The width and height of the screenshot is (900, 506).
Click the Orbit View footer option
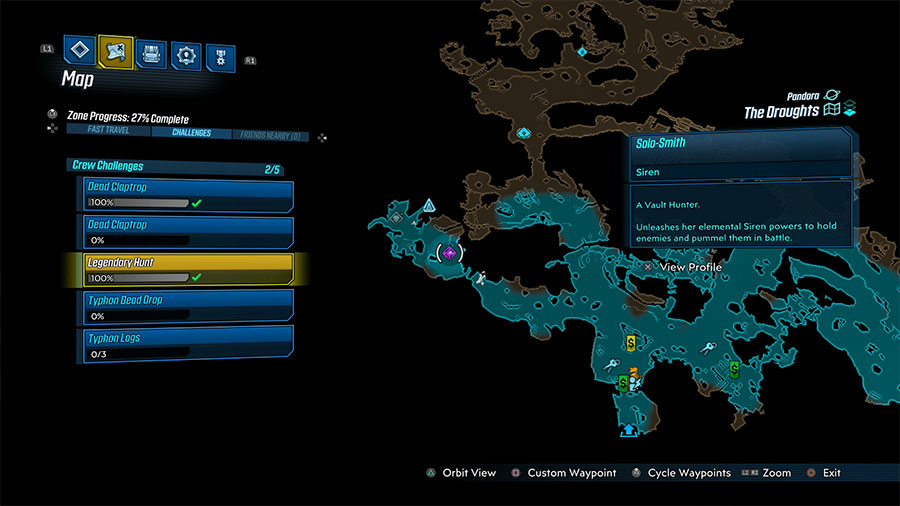click(468, 473)
